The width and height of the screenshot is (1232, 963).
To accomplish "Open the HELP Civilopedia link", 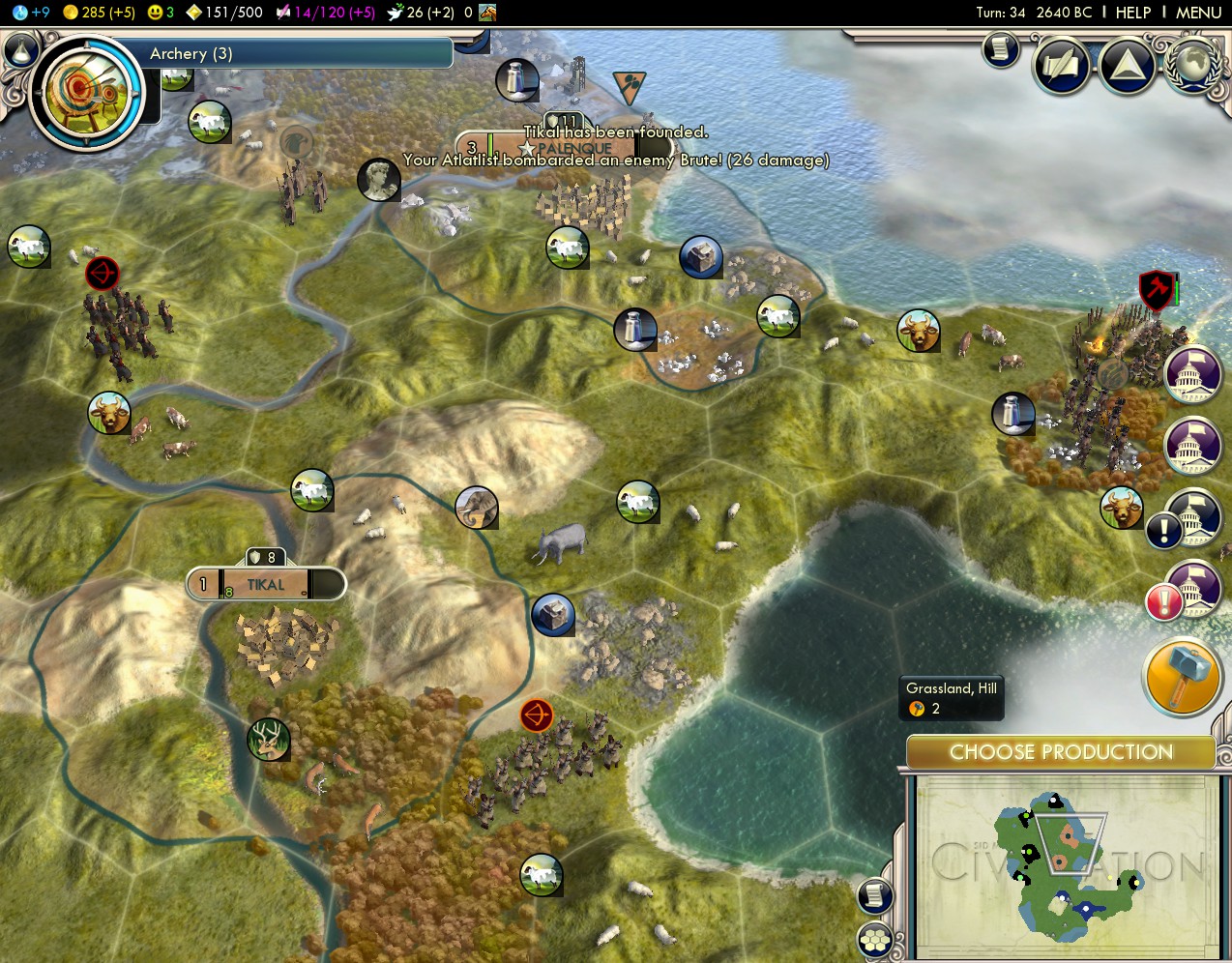I will [1132, 13].
